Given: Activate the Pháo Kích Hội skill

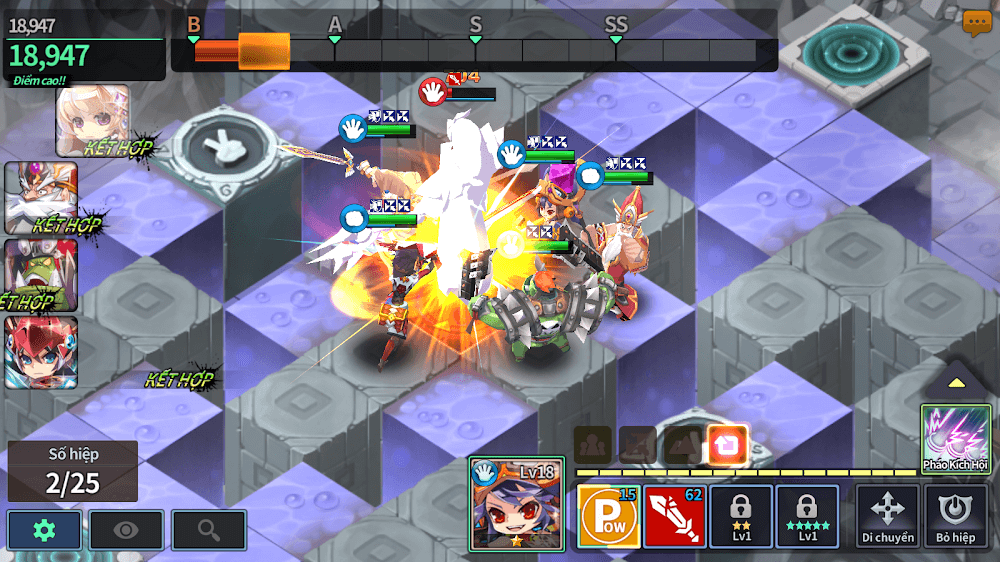Looking at the screenshot, I should pyautogui.click(x=956, y=438).
